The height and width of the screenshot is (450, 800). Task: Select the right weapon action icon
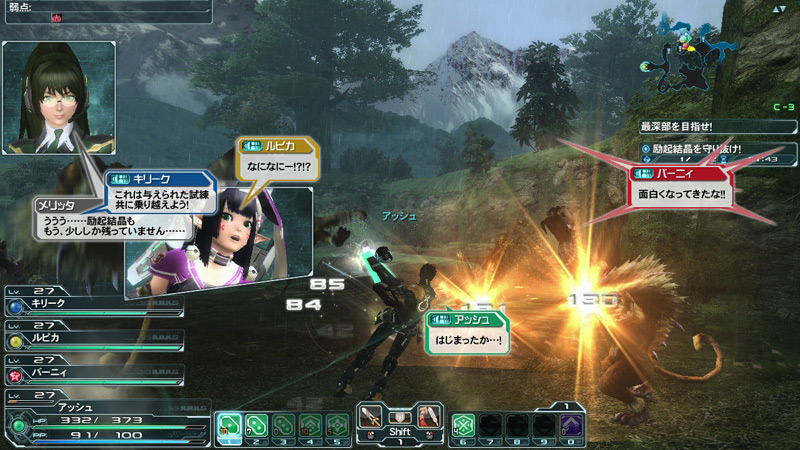click(x=427, y=413)
